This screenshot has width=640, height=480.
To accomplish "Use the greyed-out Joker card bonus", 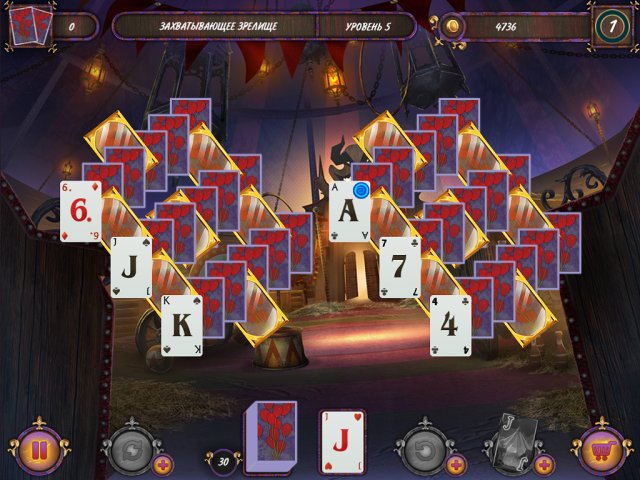I will point(510,440).
